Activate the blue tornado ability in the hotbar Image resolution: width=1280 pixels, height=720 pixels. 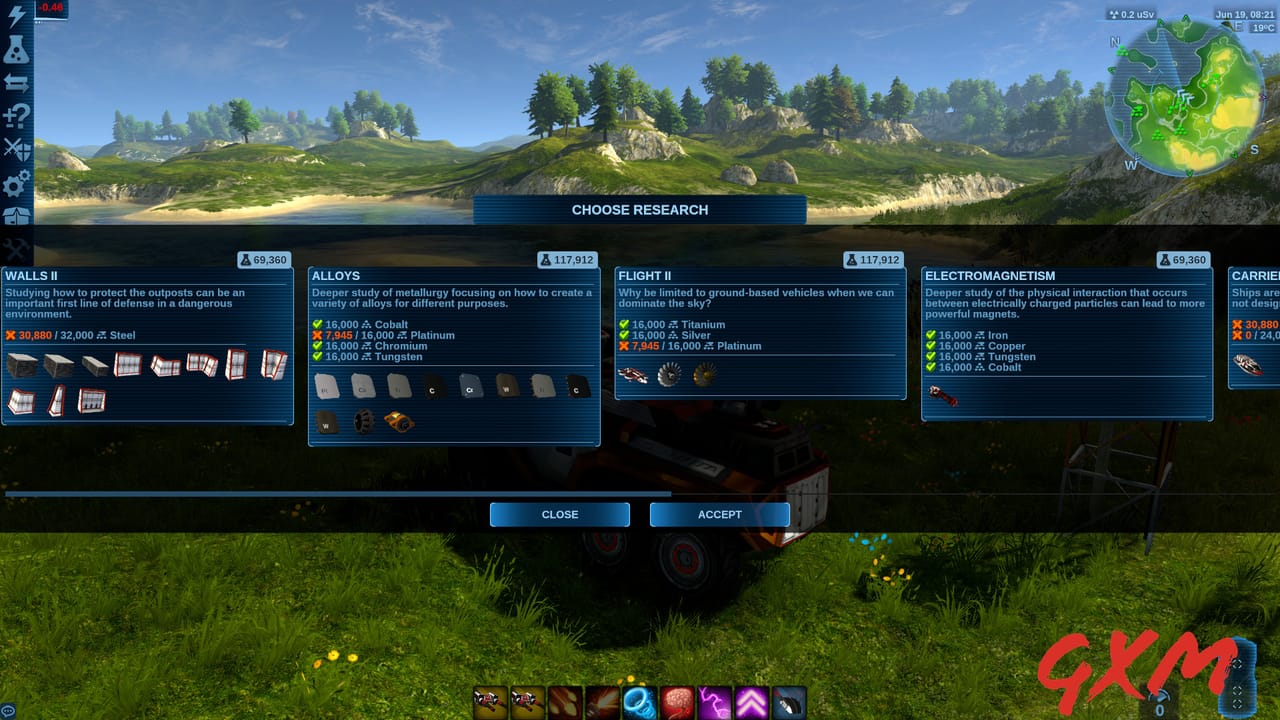coord(639,703)
